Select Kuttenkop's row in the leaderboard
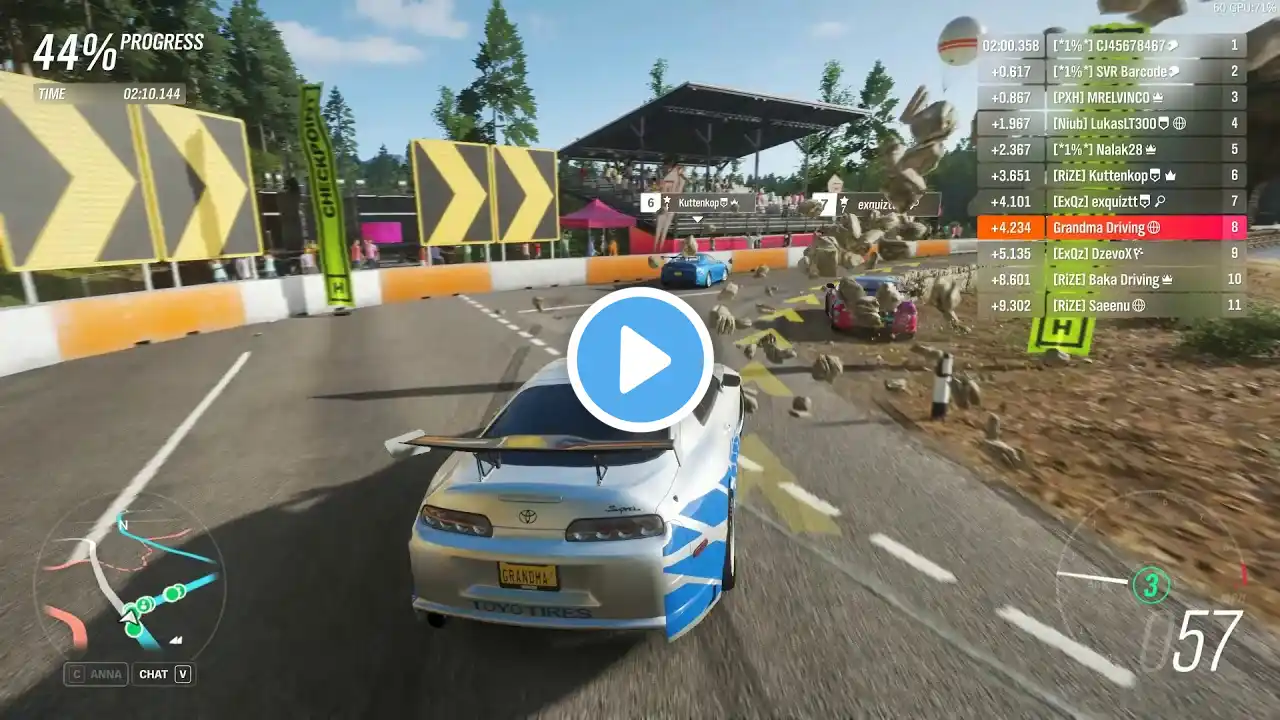This screenshot has width=1280, height=720. tap(1110, 175)
